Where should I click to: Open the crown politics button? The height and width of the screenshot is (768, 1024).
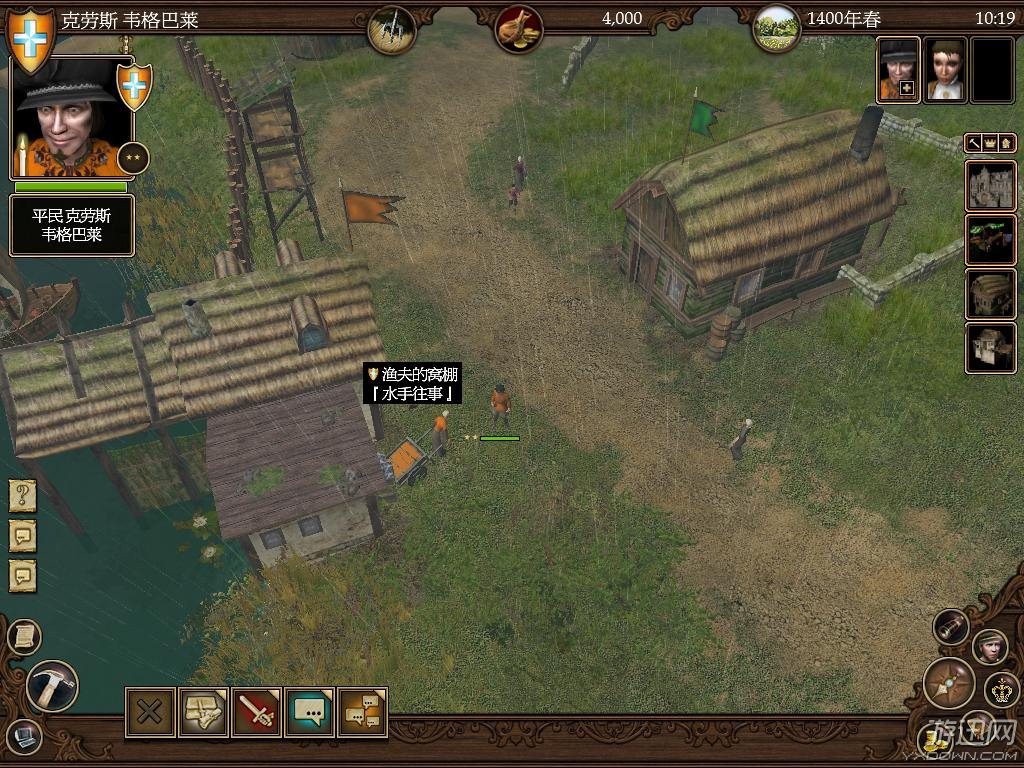pos(1001,689)
